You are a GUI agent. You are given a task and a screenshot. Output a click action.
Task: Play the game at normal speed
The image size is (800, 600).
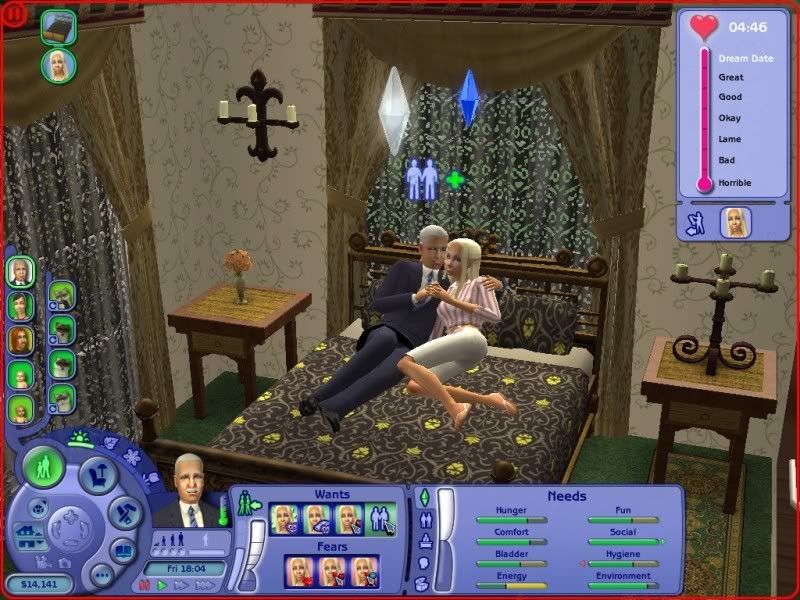pos(163,585)
